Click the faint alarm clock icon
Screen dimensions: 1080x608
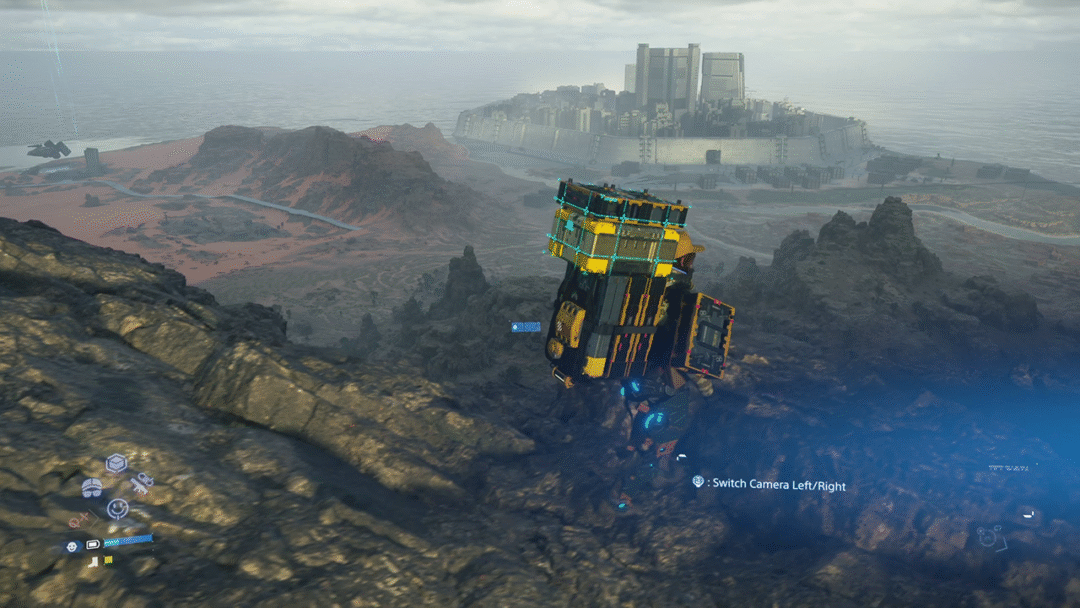coord(989,537)
